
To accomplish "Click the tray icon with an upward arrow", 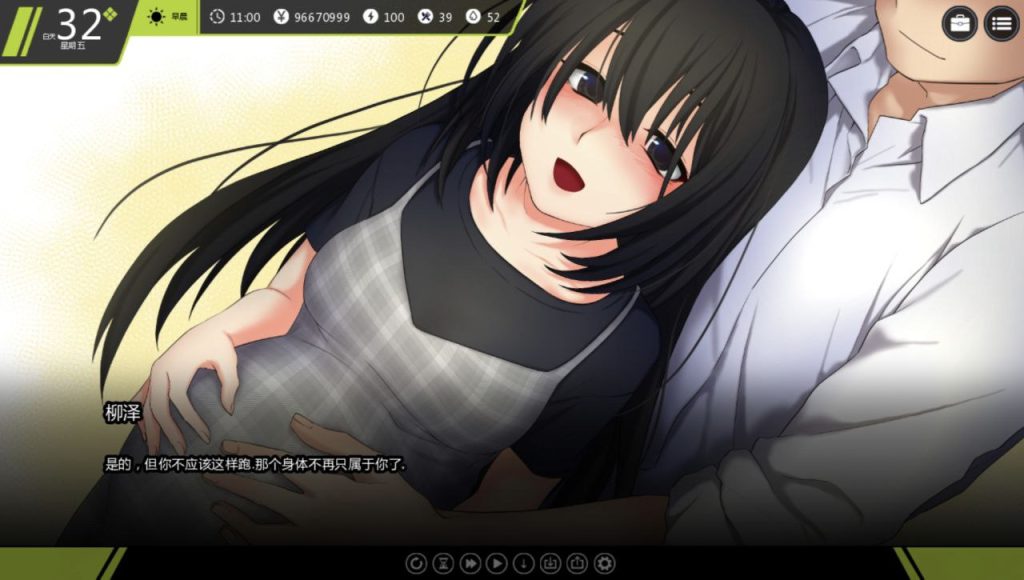I will tap(577, 563).
